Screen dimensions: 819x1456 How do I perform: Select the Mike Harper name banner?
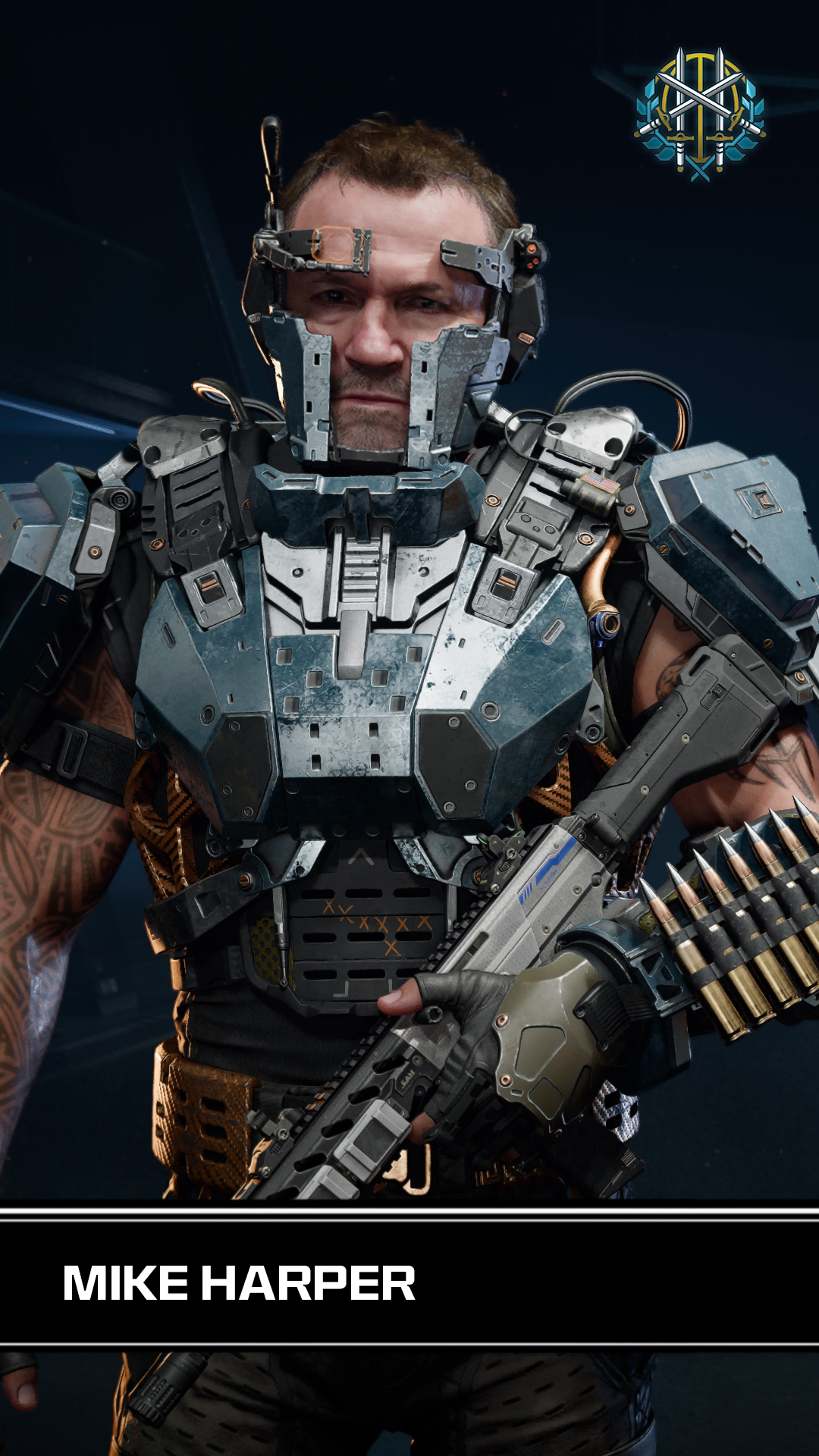(x=240, y=1282)
